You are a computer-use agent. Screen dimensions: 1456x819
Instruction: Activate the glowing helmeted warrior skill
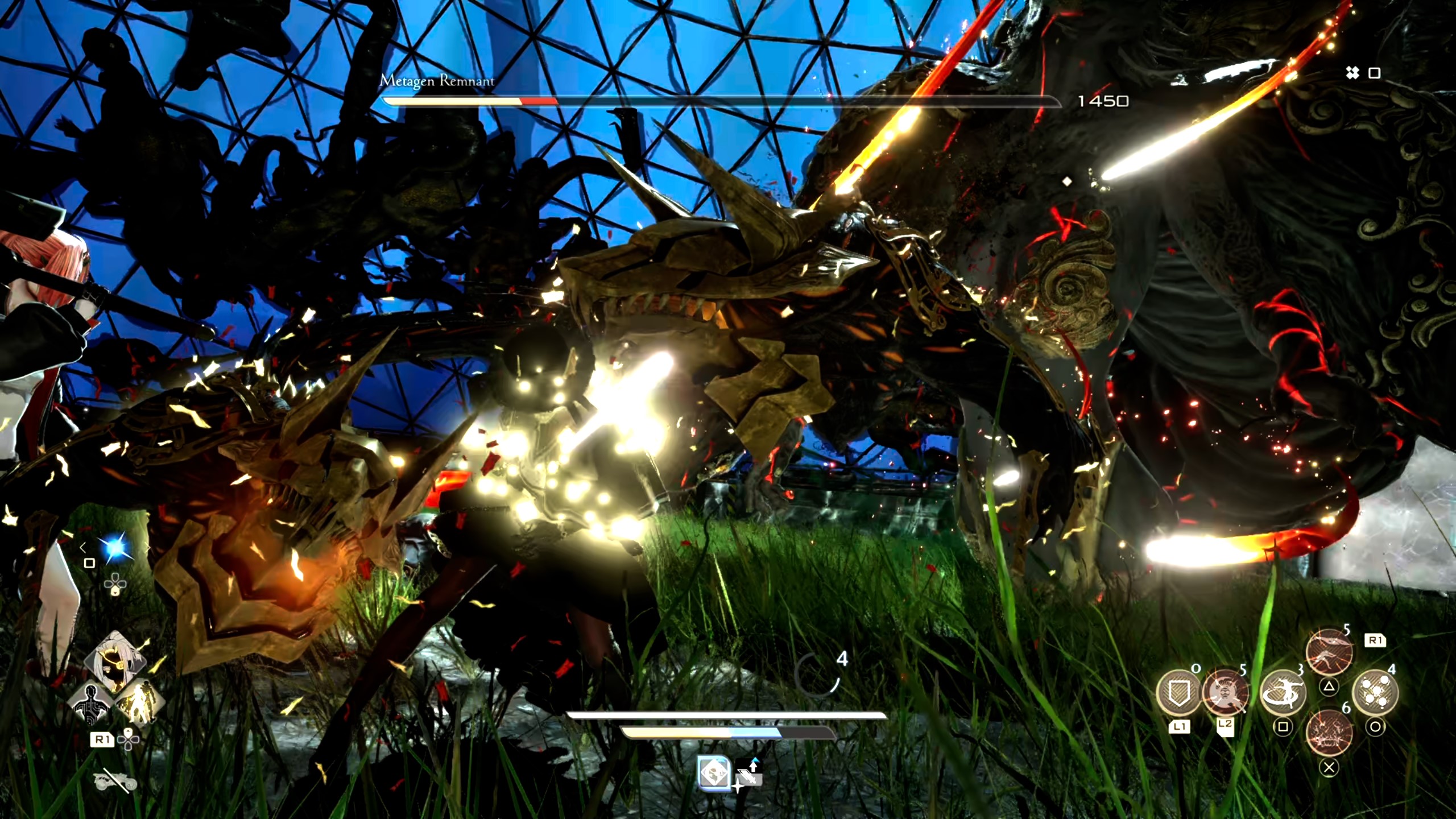pos(1225,693)
